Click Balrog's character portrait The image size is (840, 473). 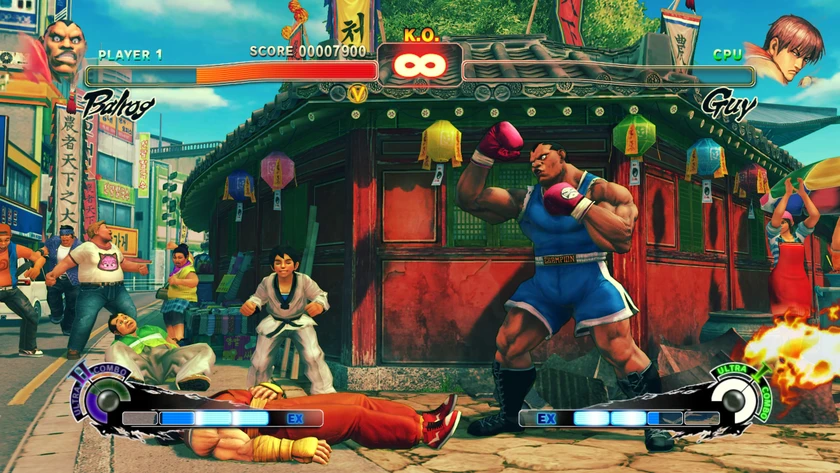coord(61,48)
